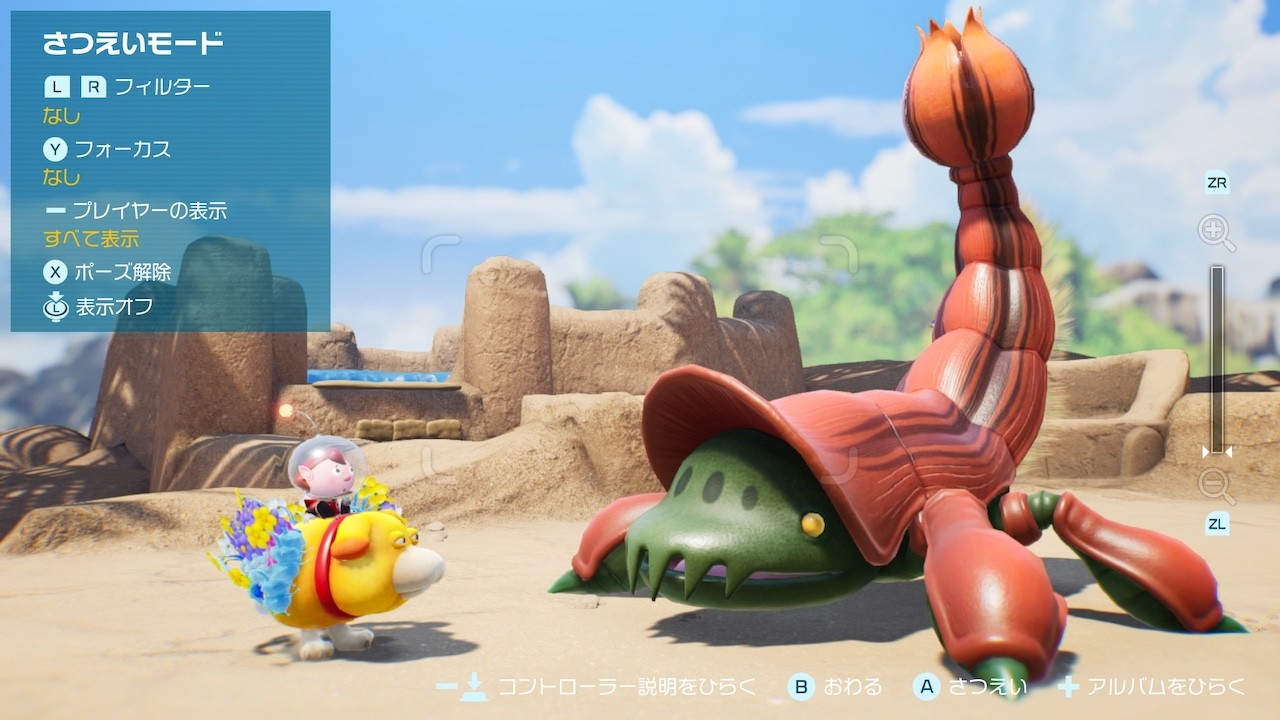
Task: Take a photo with さつえい
Action: (x=971, y=687)
